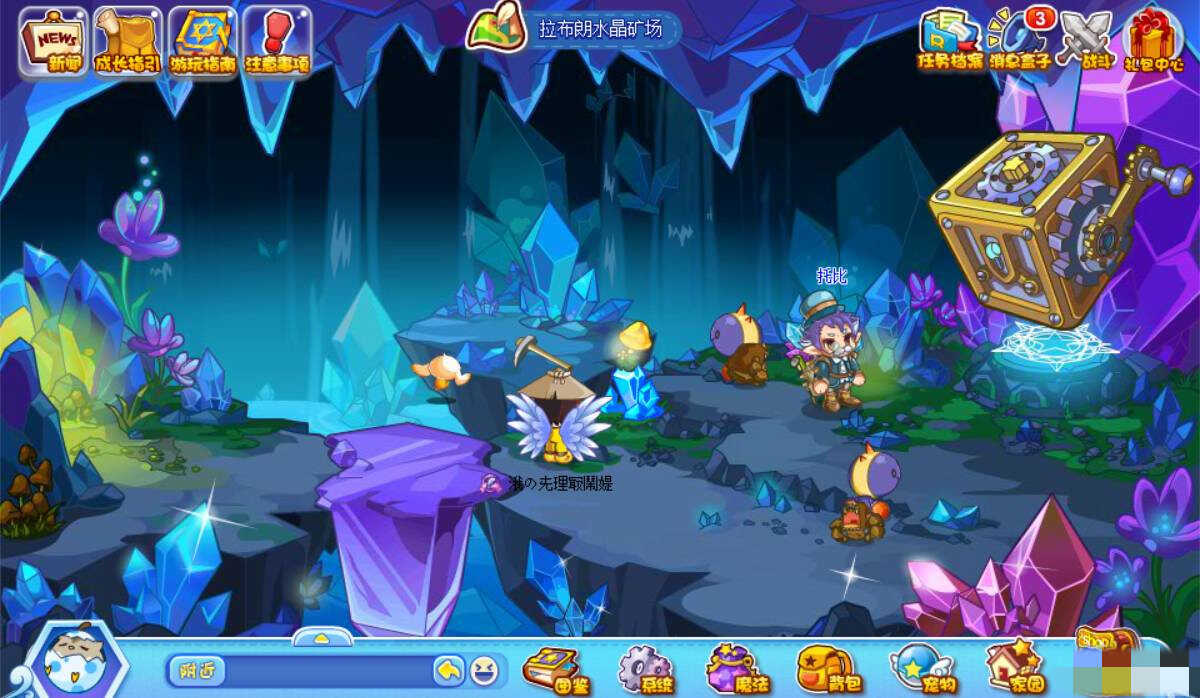Screen dimensions: 1200x698
Task: Open the battle (战斗) crossed swords menu
Action: [x=1087, y=40]
